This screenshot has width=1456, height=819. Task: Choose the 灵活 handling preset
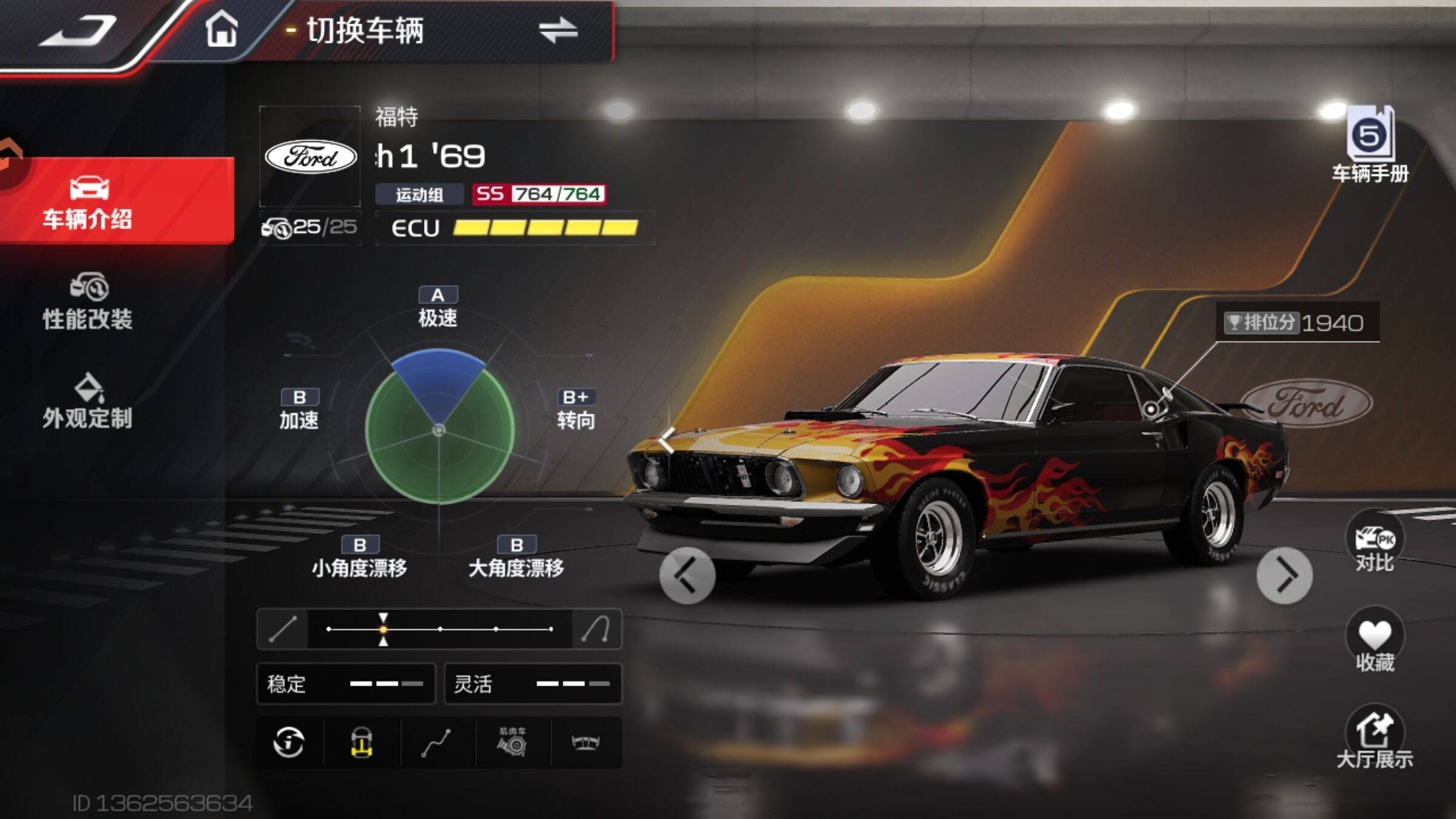click(533, 684)
